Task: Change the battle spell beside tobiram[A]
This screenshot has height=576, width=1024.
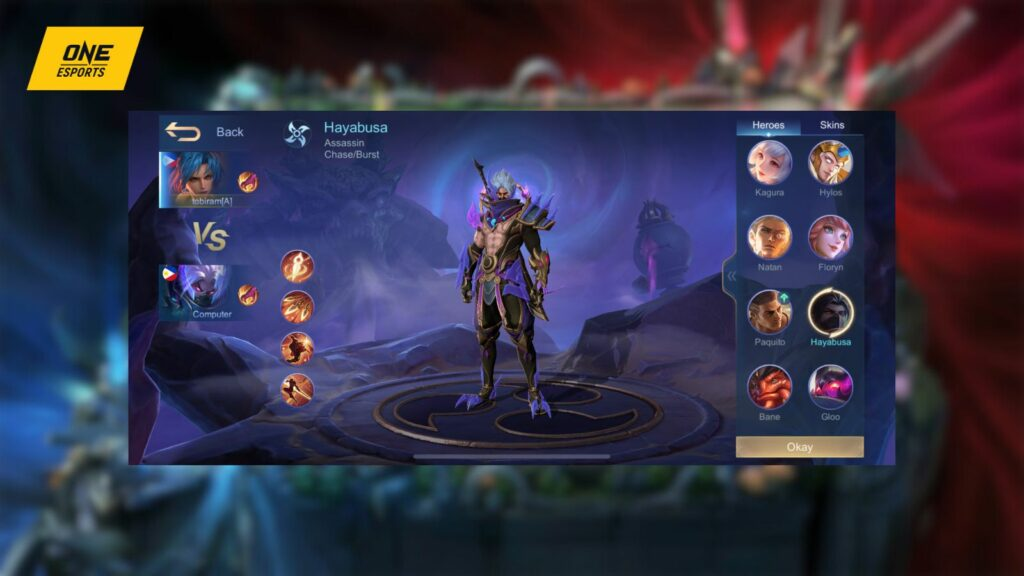Action: click(x=248, y=181)
